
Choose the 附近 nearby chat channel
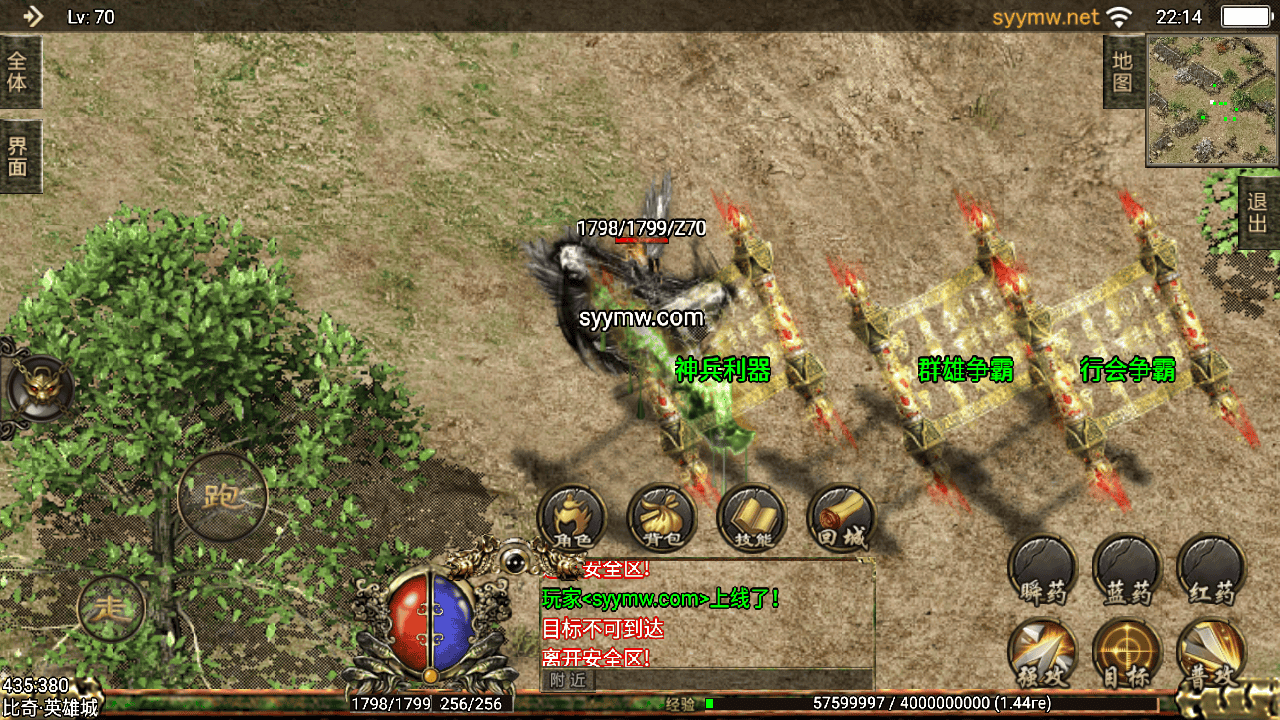coord(568,680)
